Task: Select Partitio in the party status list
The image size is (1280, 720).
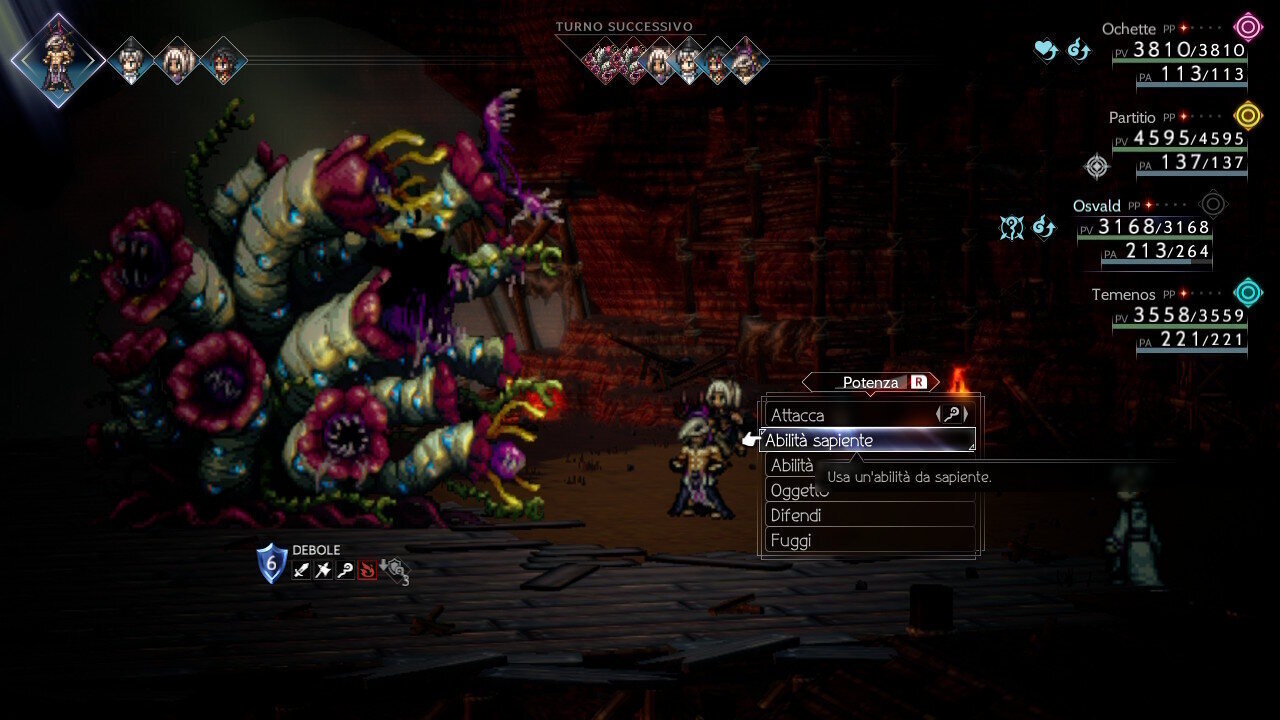Action: tap(1131, 117)
